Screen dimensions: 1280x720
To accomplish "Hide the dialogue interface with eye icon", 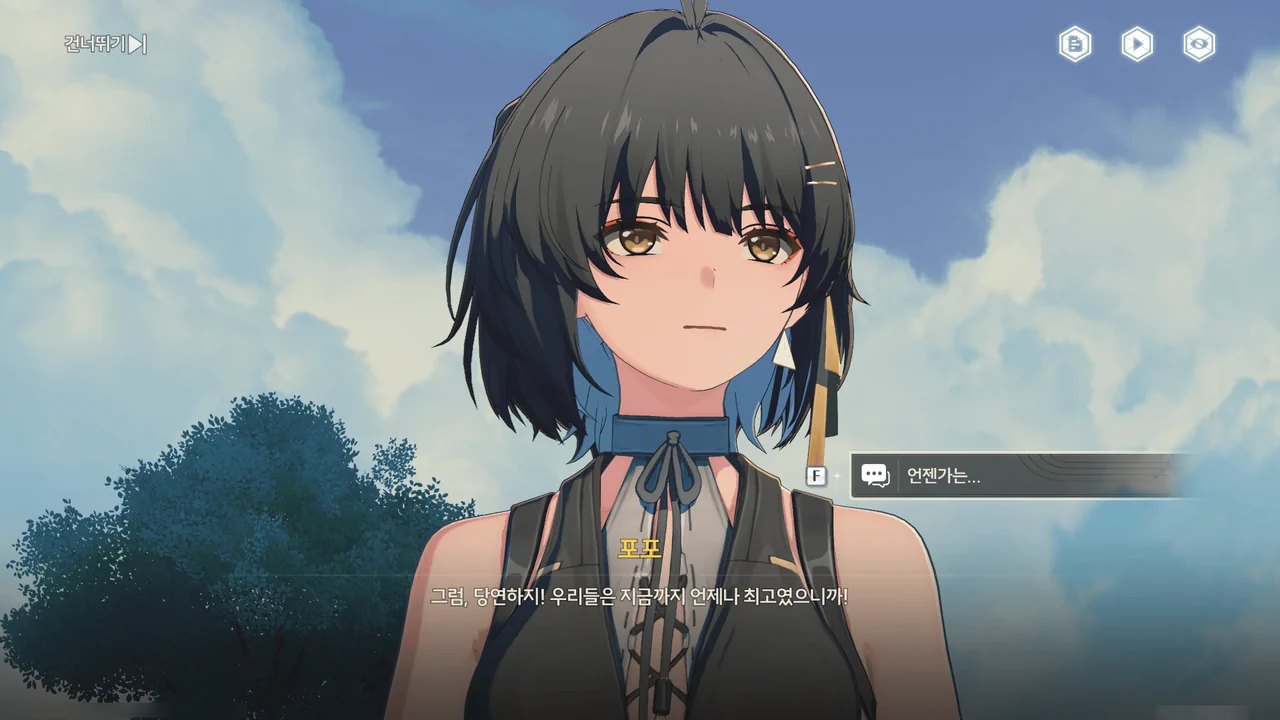I will click(1199, 44).
